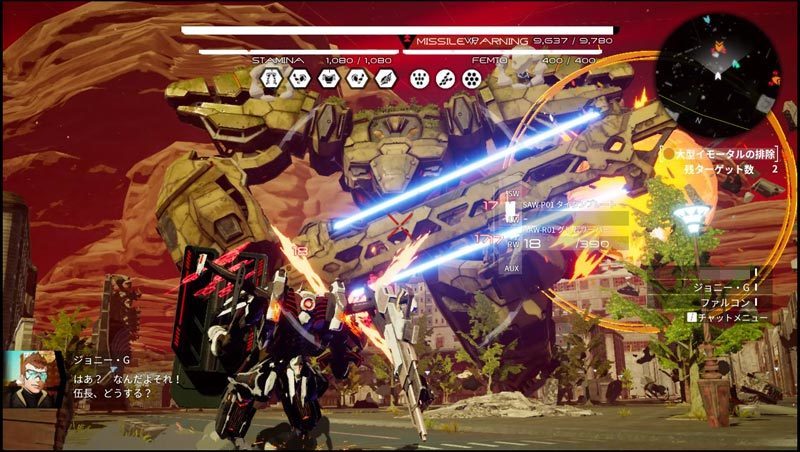Click the last round Femto mode icon

pos(469,79)
